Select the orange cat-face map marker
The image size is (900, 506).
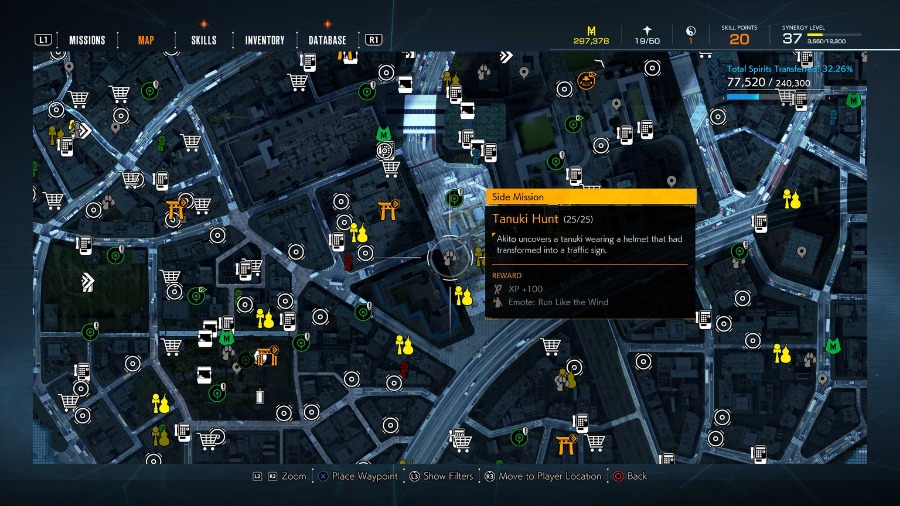596,78
